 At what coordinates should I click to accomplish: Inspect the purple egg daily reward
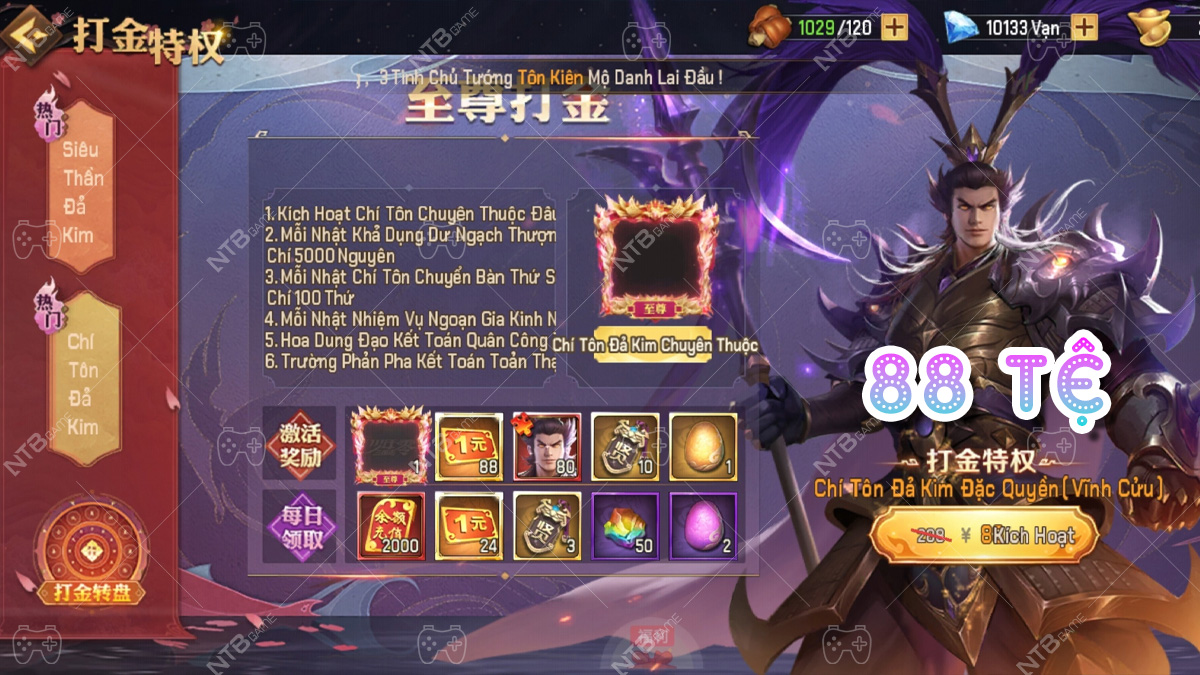[x=703, y=525]
